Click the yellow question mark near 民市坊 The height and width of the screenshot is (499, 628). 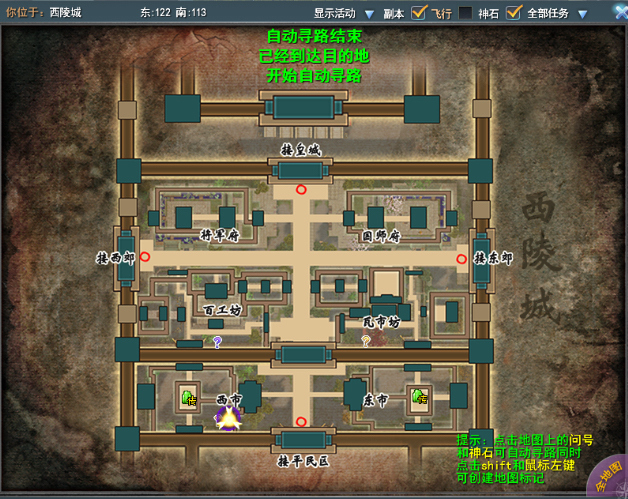[366, 340]
